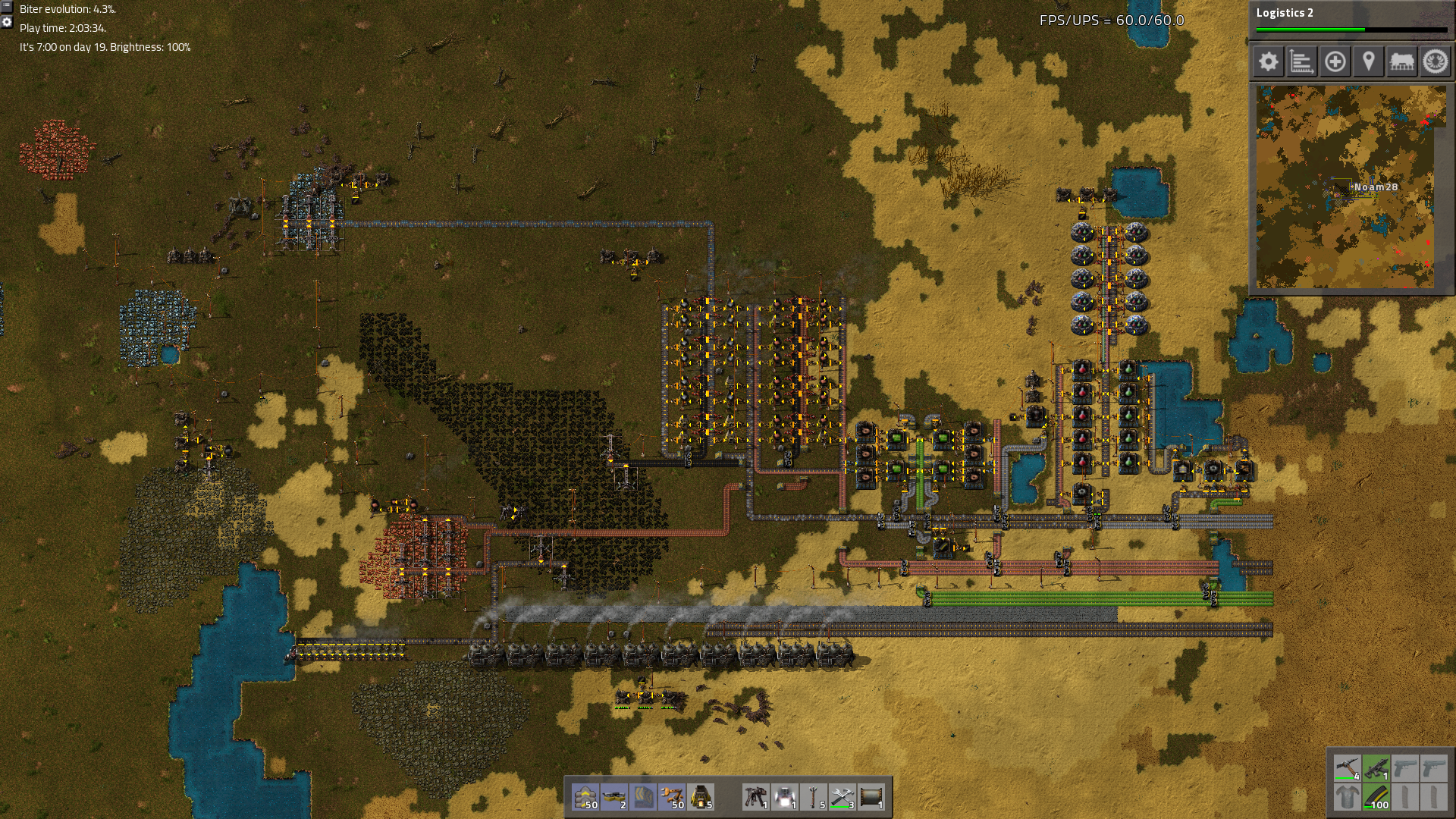Select the stone furnace slot
This screenshot has height=819, width=1456.
tap(701, 797)
